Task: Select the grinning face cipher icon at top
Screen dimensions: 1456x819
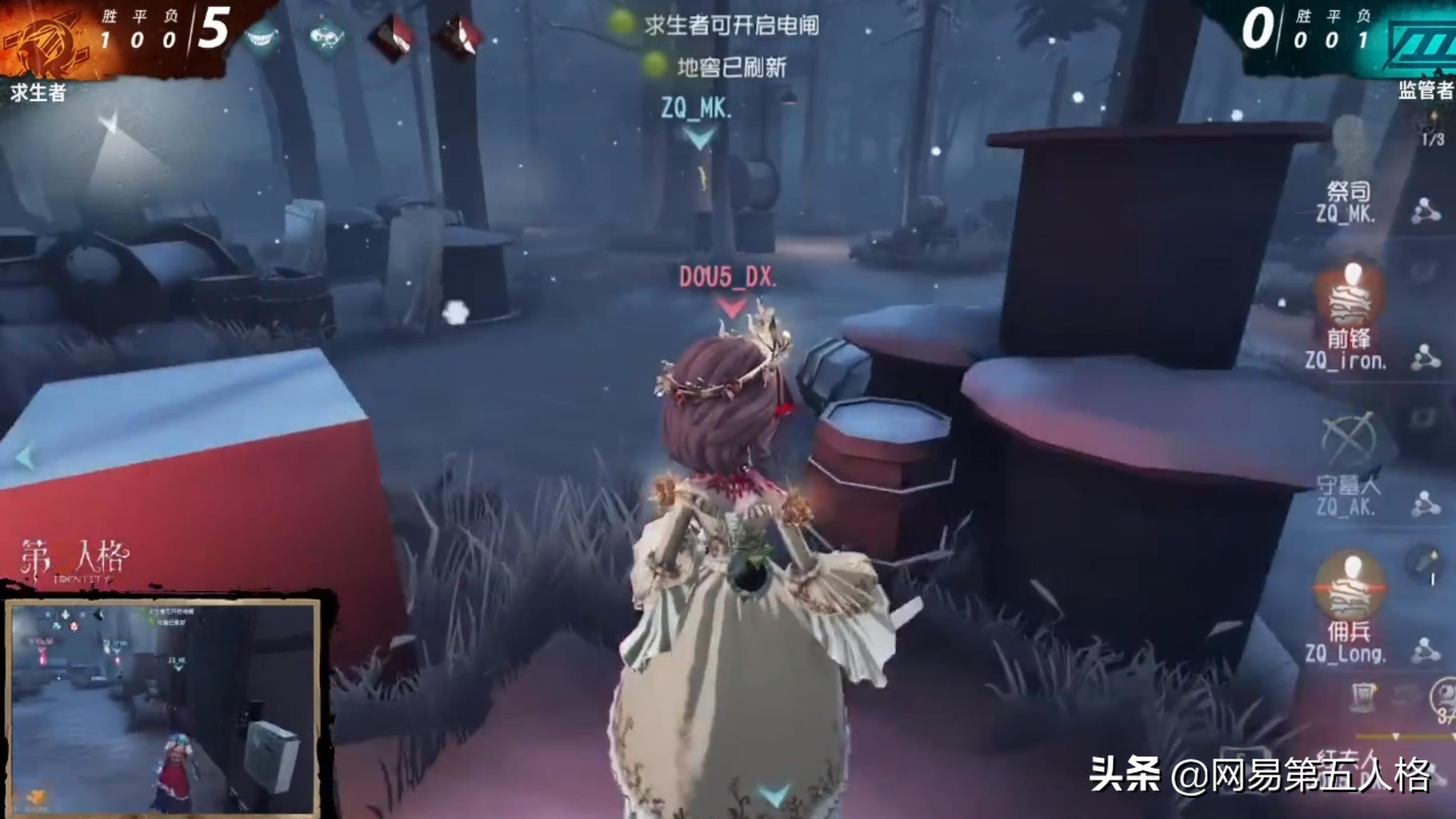Action: click(x=260, y=37)
